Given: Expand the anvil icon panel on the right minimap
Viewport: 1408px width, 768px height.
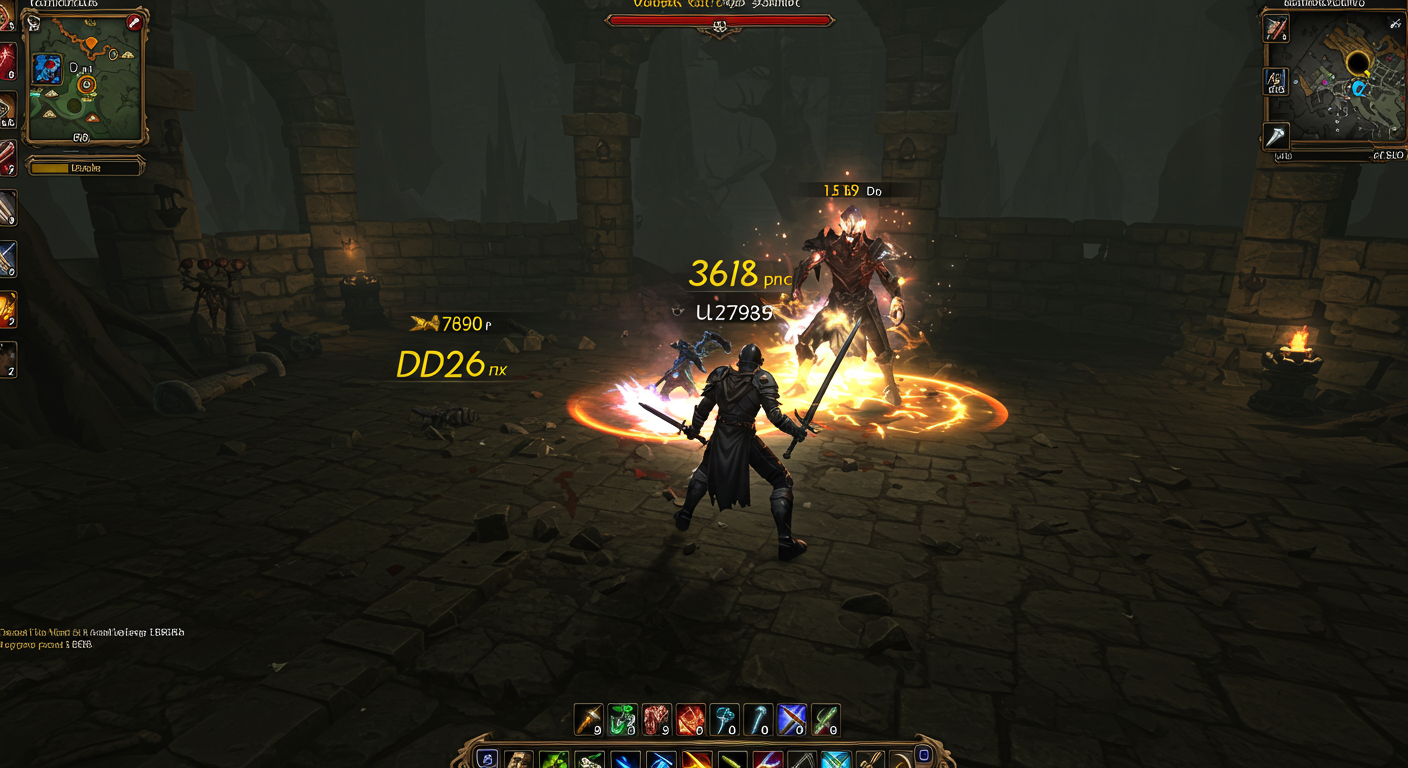Looking at the screenshot, I should [1276, 81].
